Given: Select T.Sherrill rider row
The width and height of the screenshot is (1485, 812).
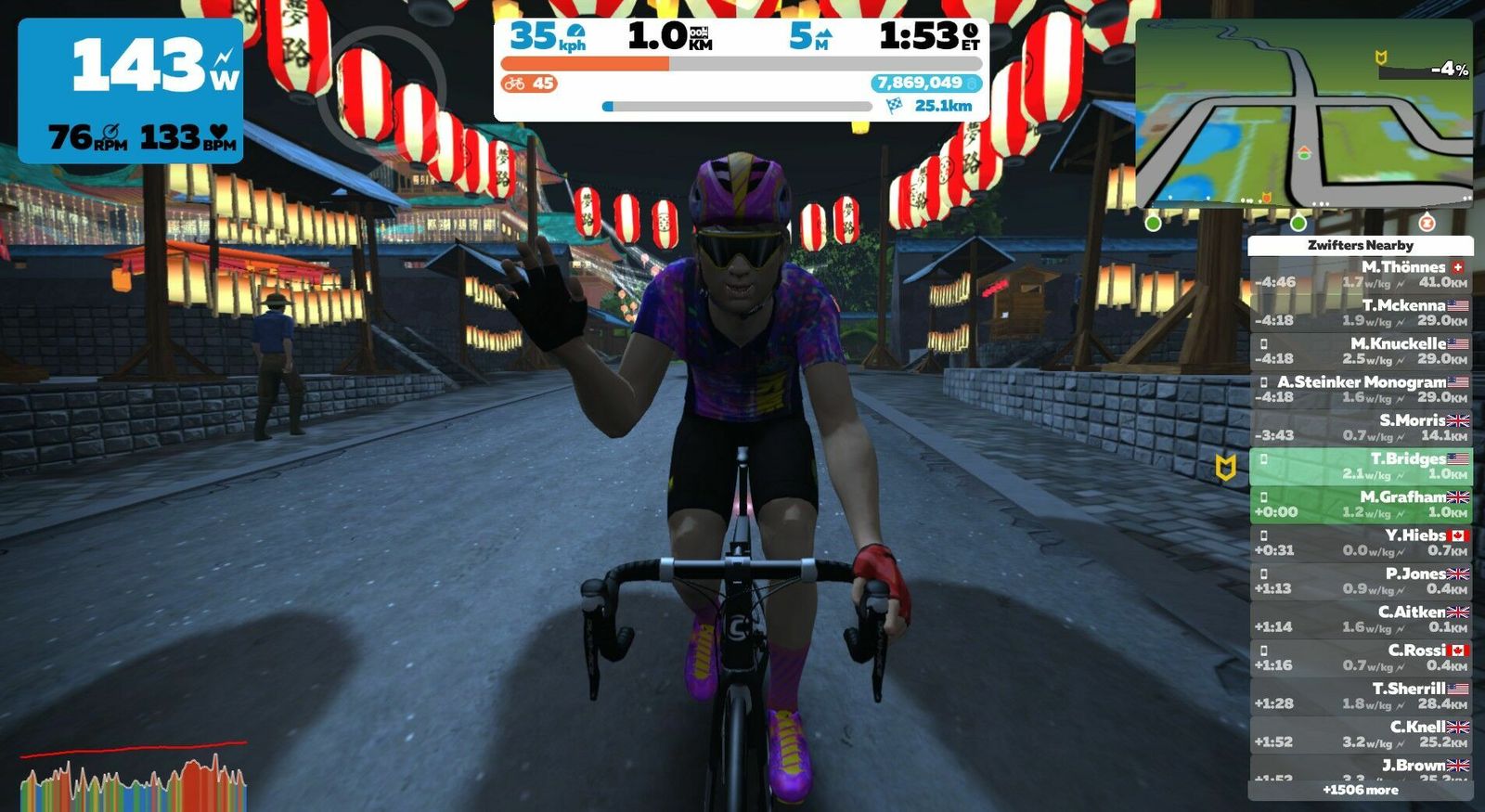Looking at the screenshot, I should (1361, 696).
